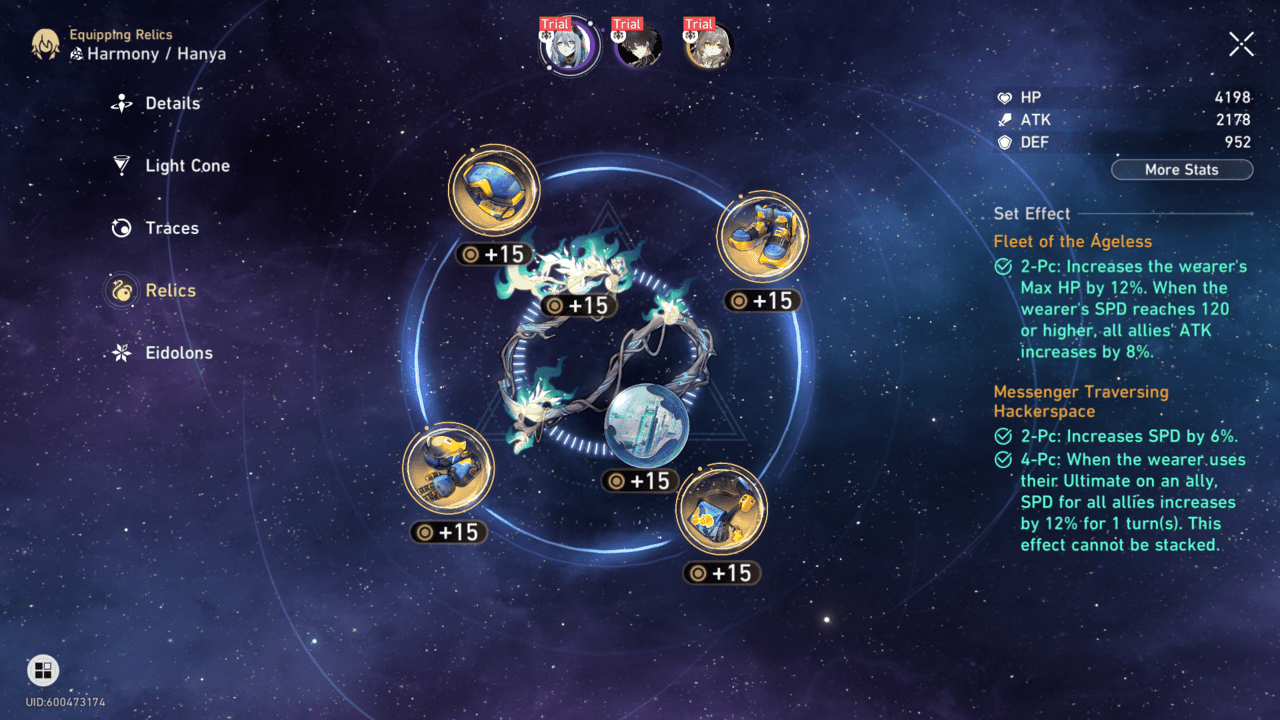Select the Details icon in the sidebar
Screen dimensions: 1280x720
120,103
